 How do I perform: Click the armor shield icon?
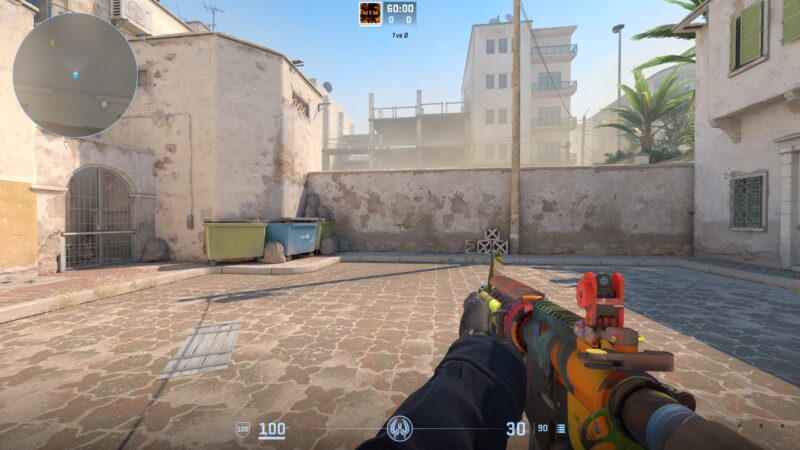click(242, 429)
